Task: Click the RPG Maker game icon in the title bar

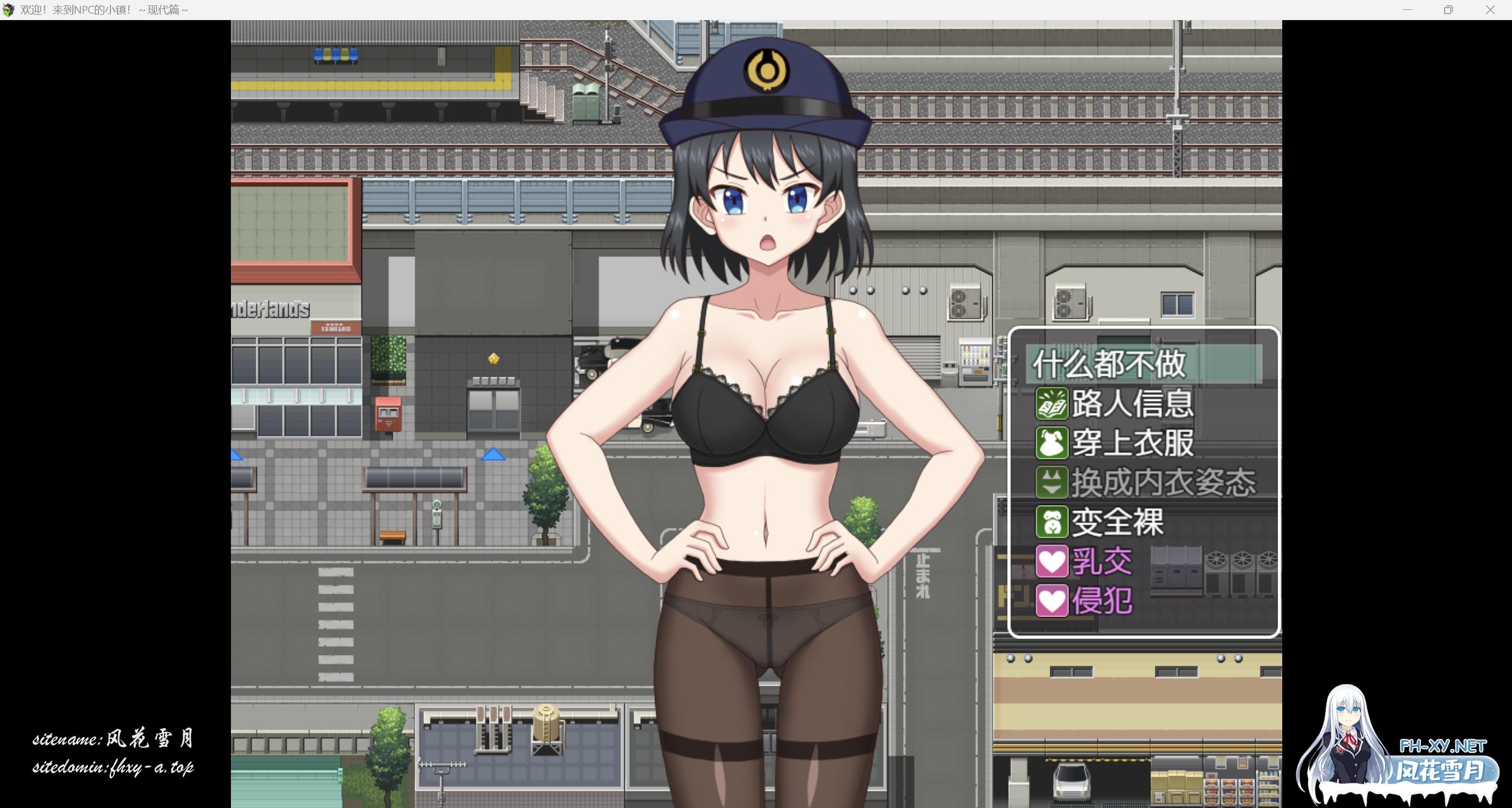Action: click(9, 9)
